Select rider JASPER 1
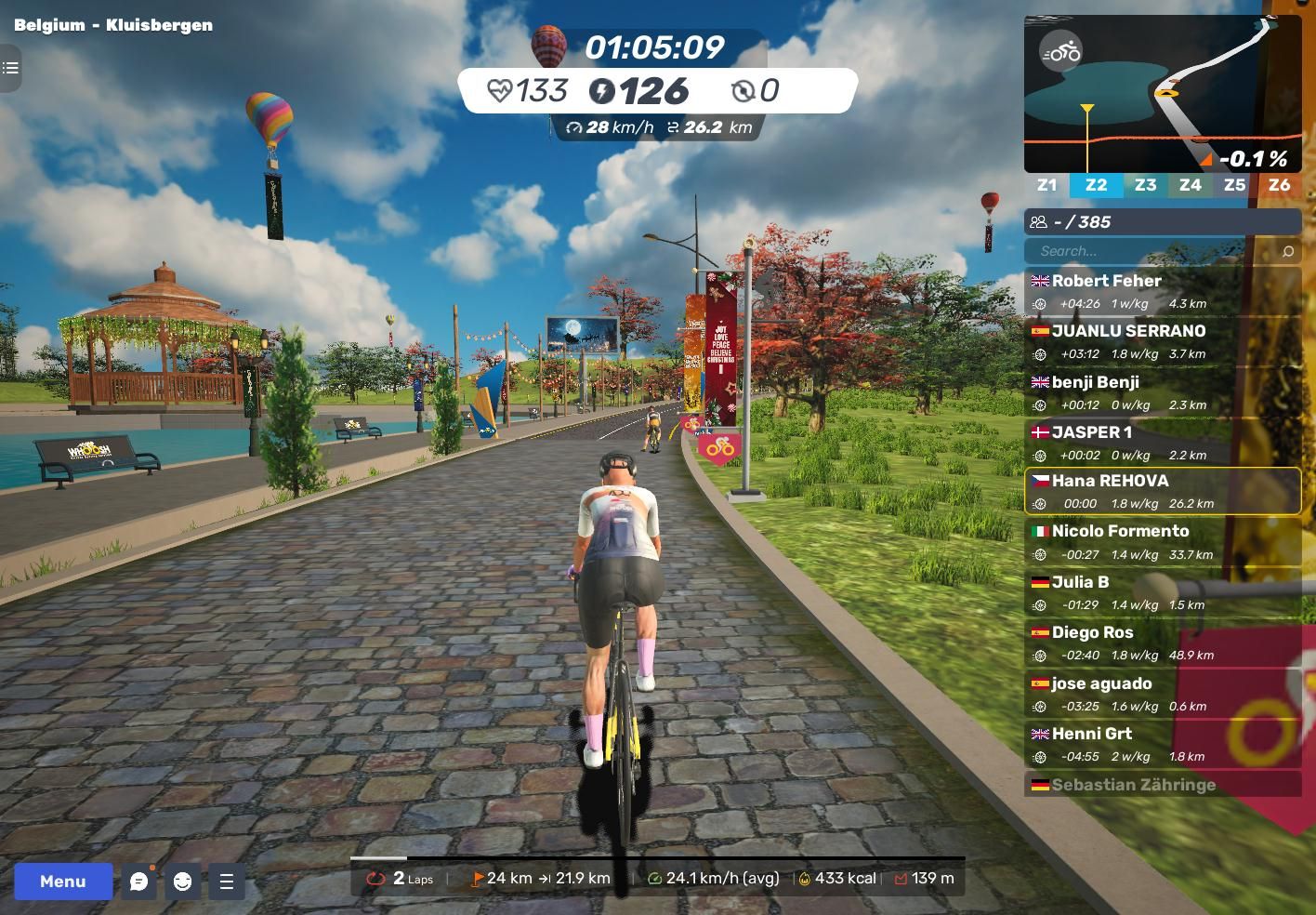 click(x=1162, y=443)
